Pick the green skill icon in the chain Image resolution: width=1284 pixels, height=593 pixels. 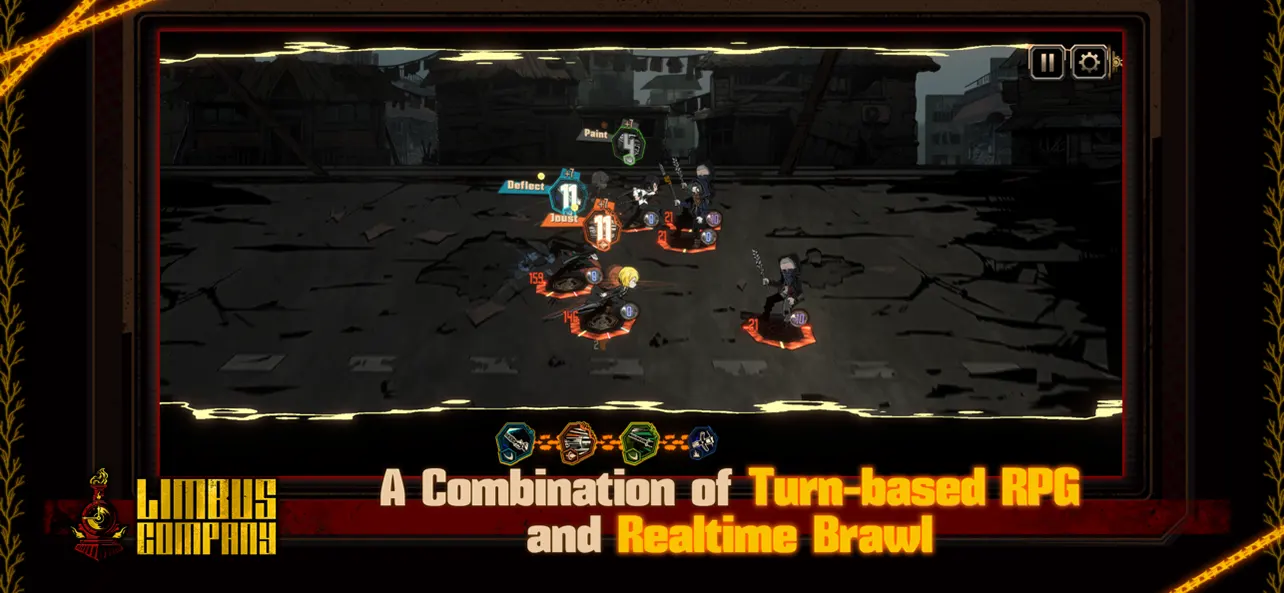[x=638, y=441]
